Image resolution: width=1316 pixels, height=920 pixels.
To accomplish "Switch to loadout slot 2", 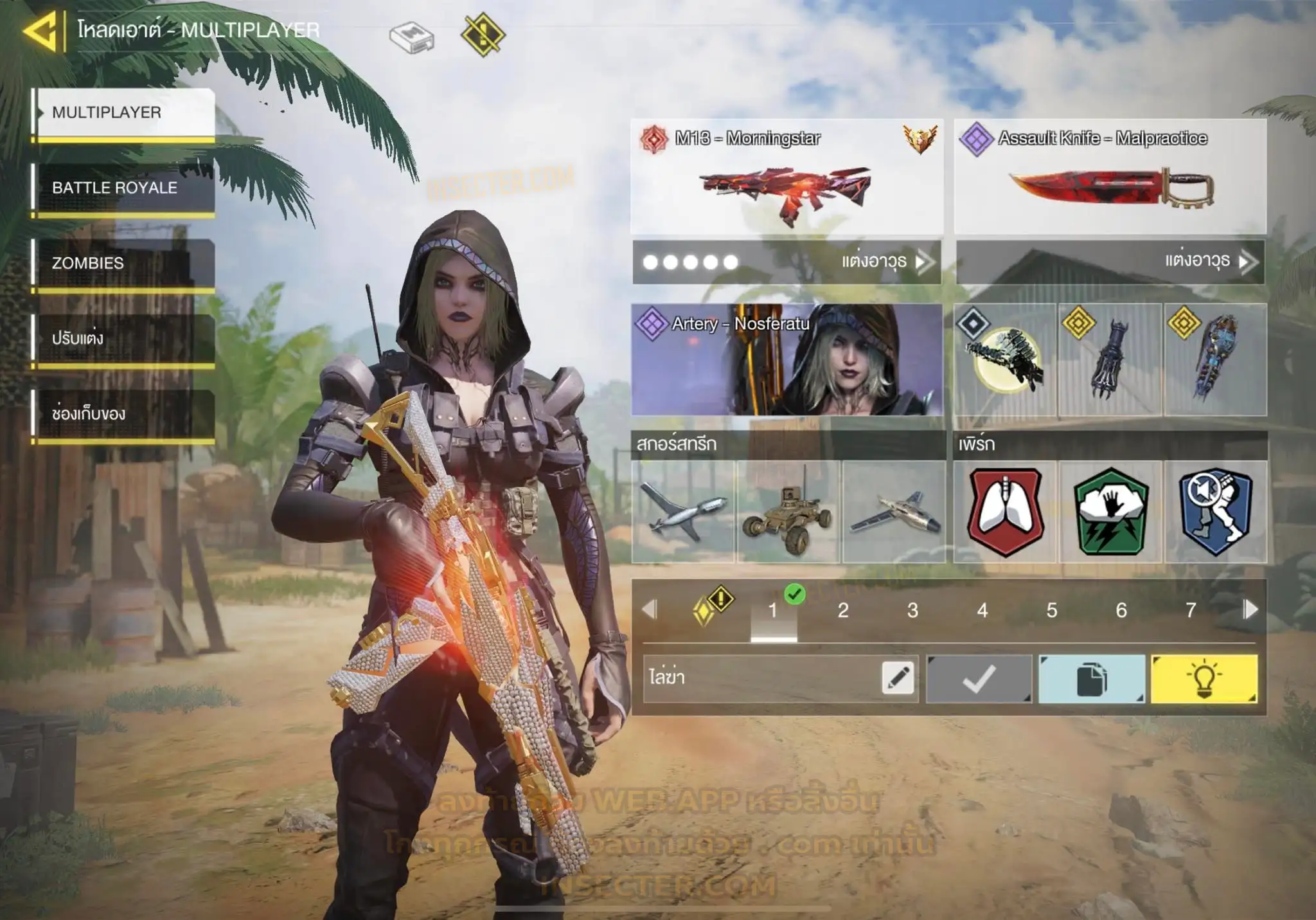I will [x=843, y=610].
